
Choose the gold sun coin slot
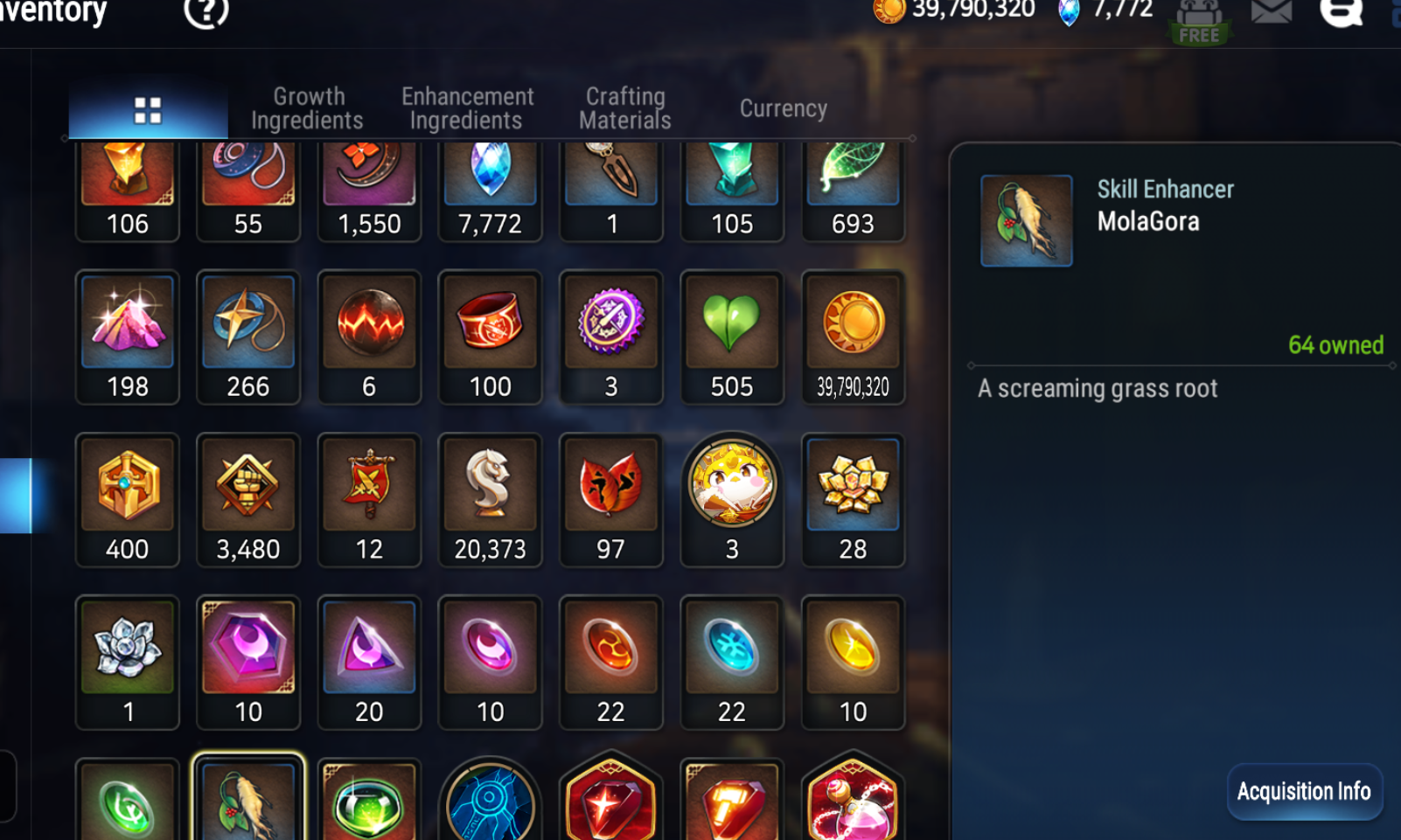point(853,337)
